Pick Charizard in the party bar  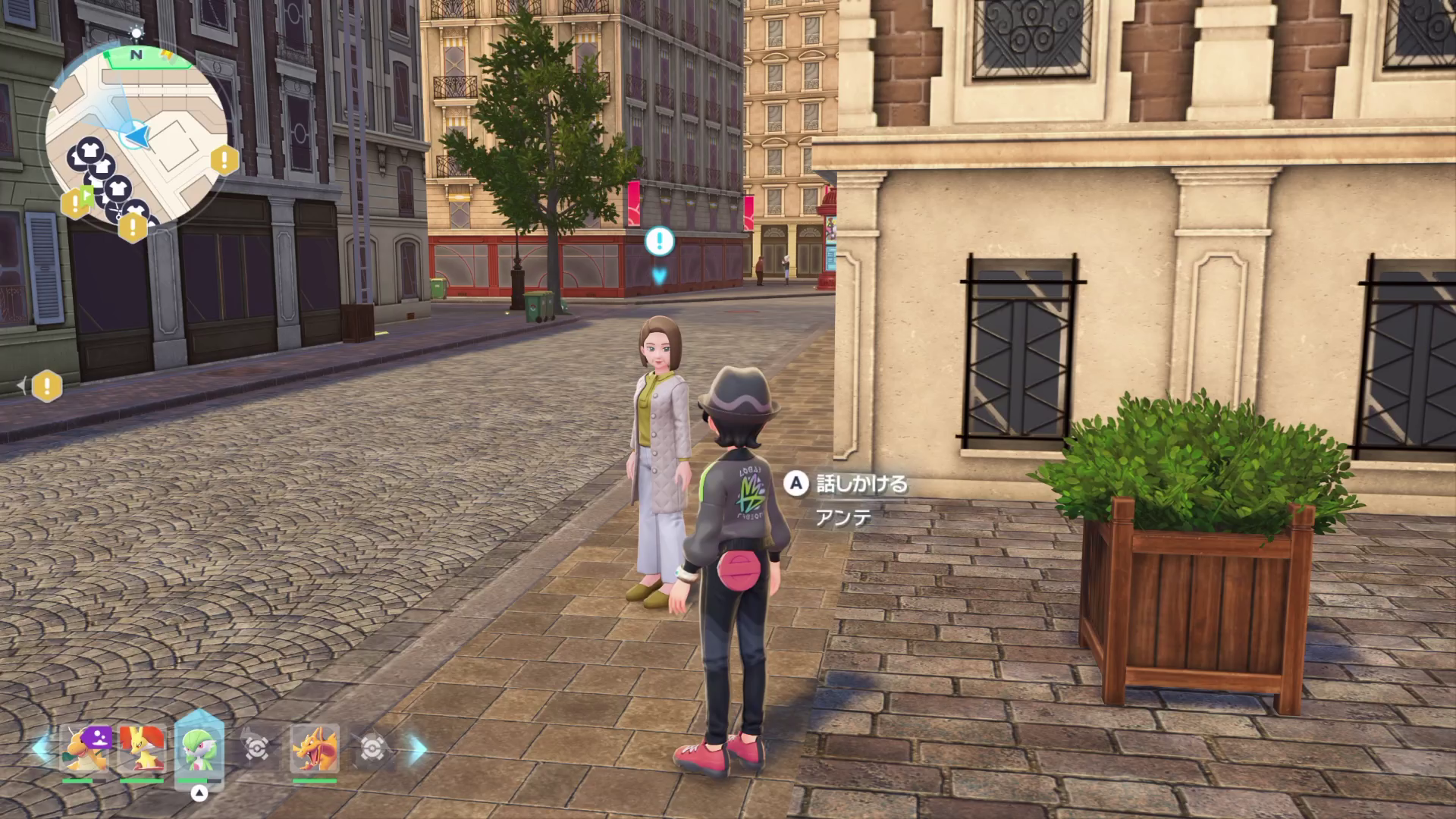[315, 748]
